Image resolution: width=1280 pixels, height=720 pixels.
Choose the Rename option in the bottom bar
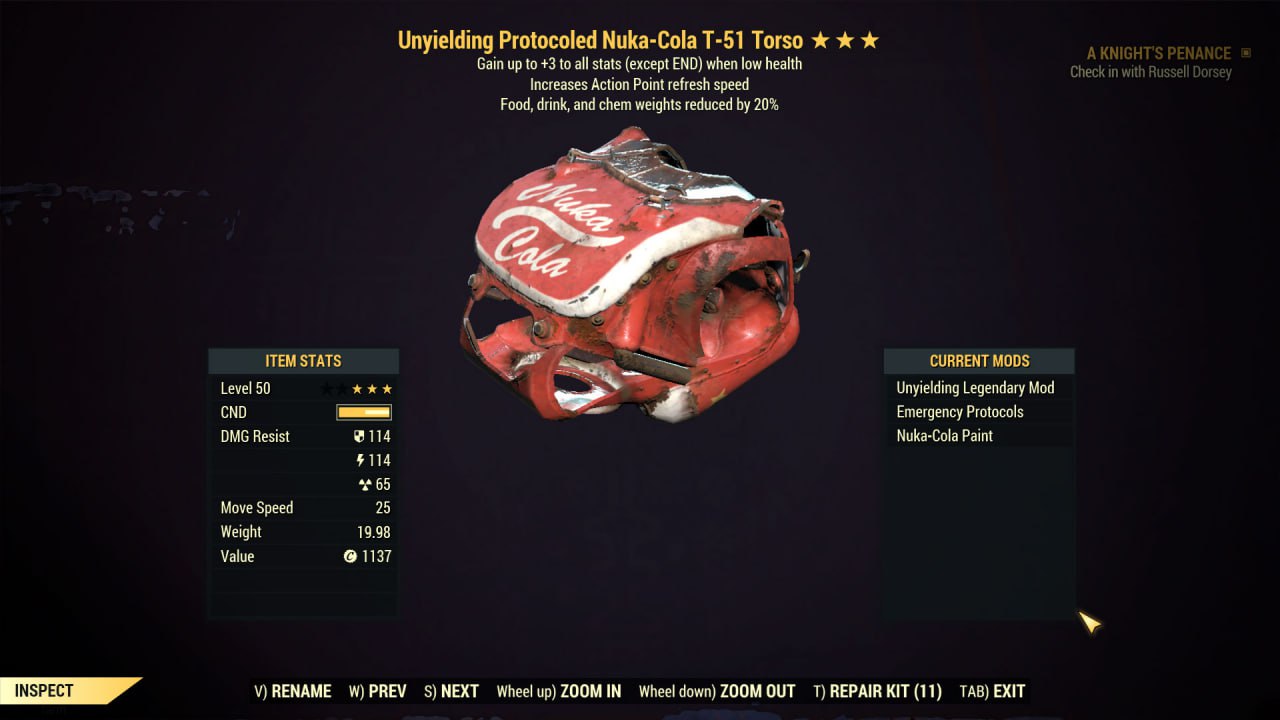coord(293,691)
